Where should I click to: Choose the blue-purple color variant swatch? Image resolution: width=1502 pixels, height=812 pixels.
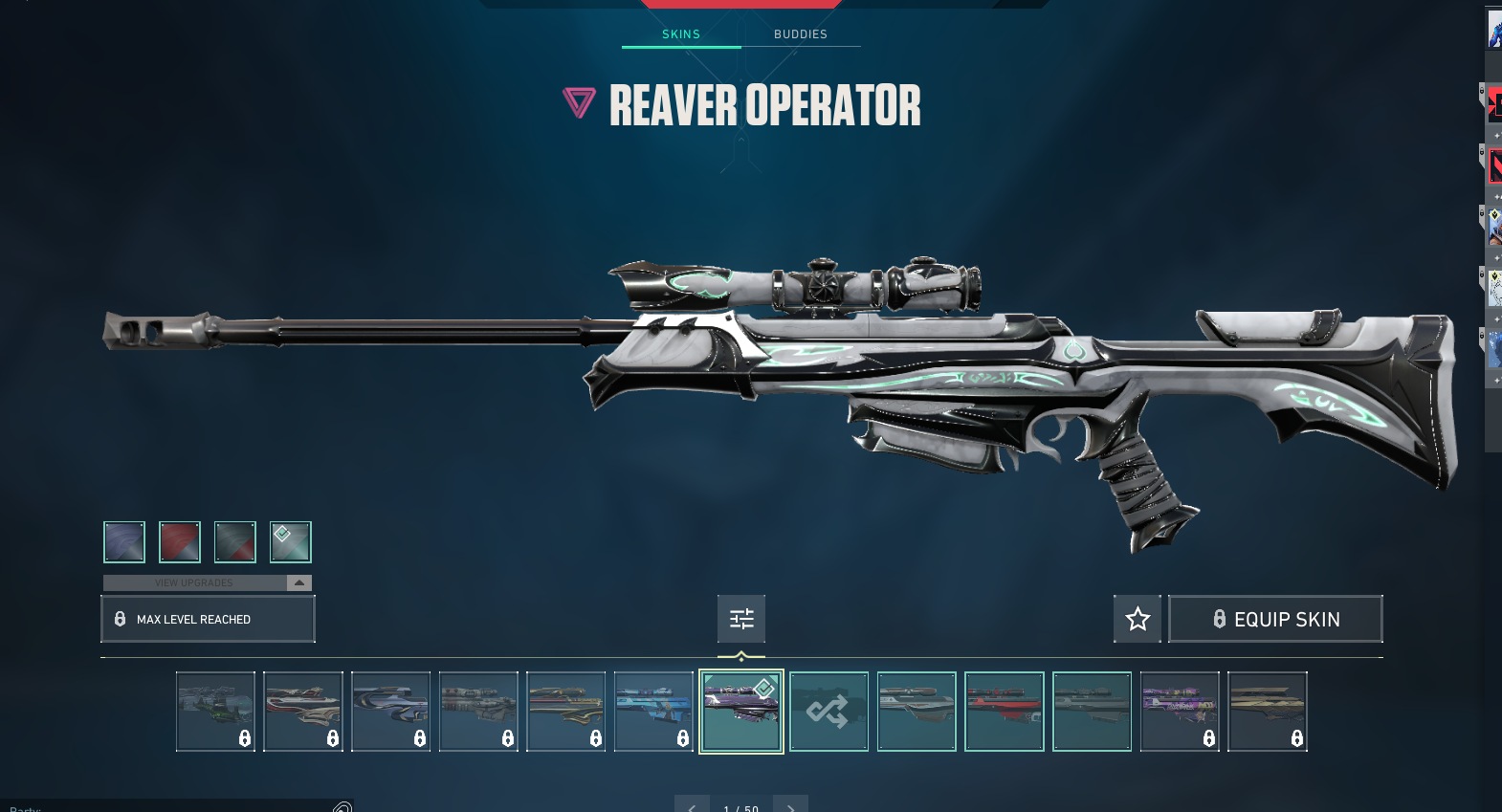point(124,542)
